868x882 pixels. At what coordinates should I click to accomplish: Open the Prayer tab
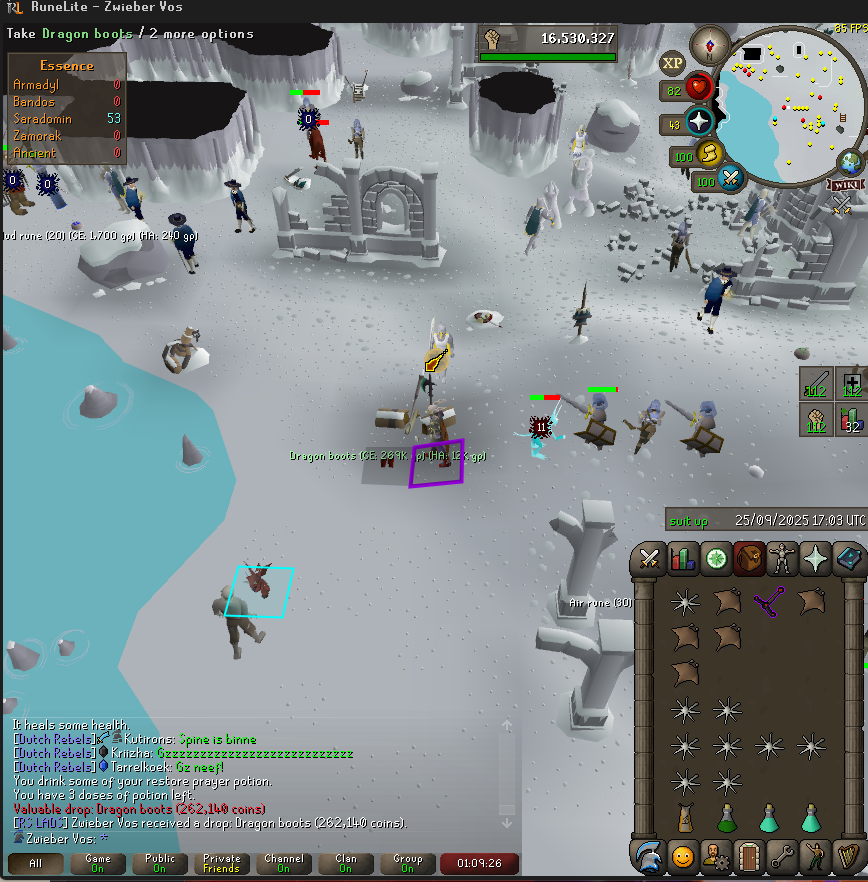click(816, 558)
